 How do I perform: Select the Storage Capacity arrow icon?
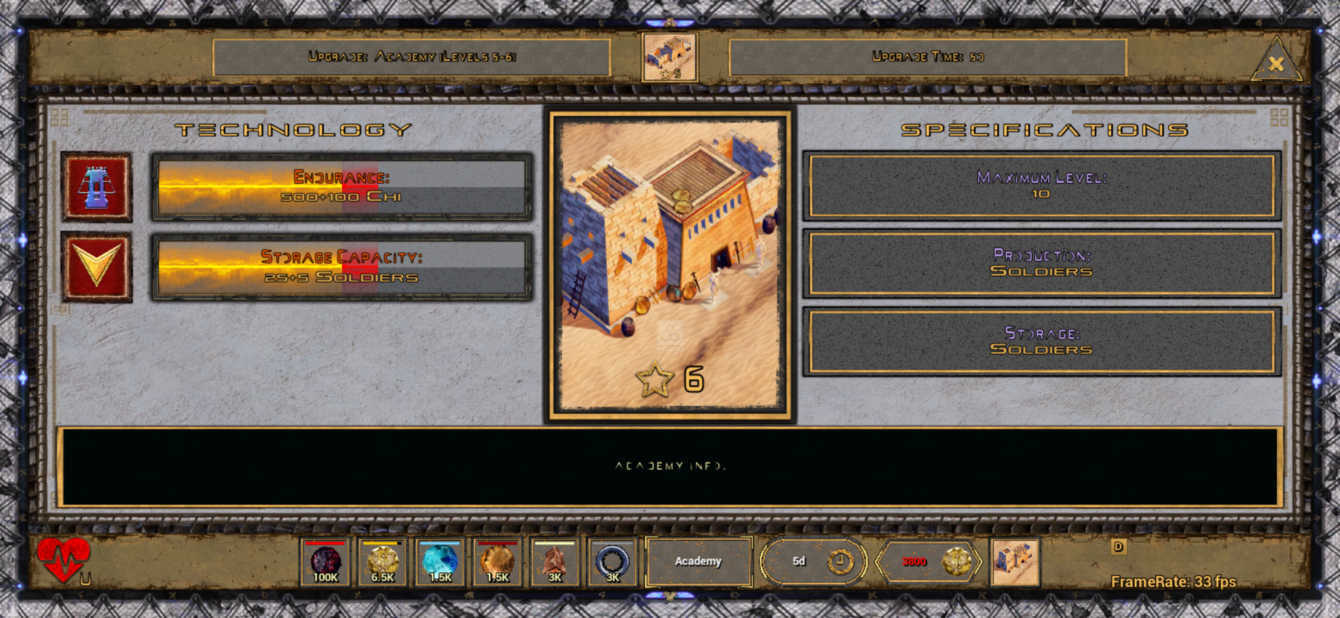pyautogui.click(x=97, y=267)
